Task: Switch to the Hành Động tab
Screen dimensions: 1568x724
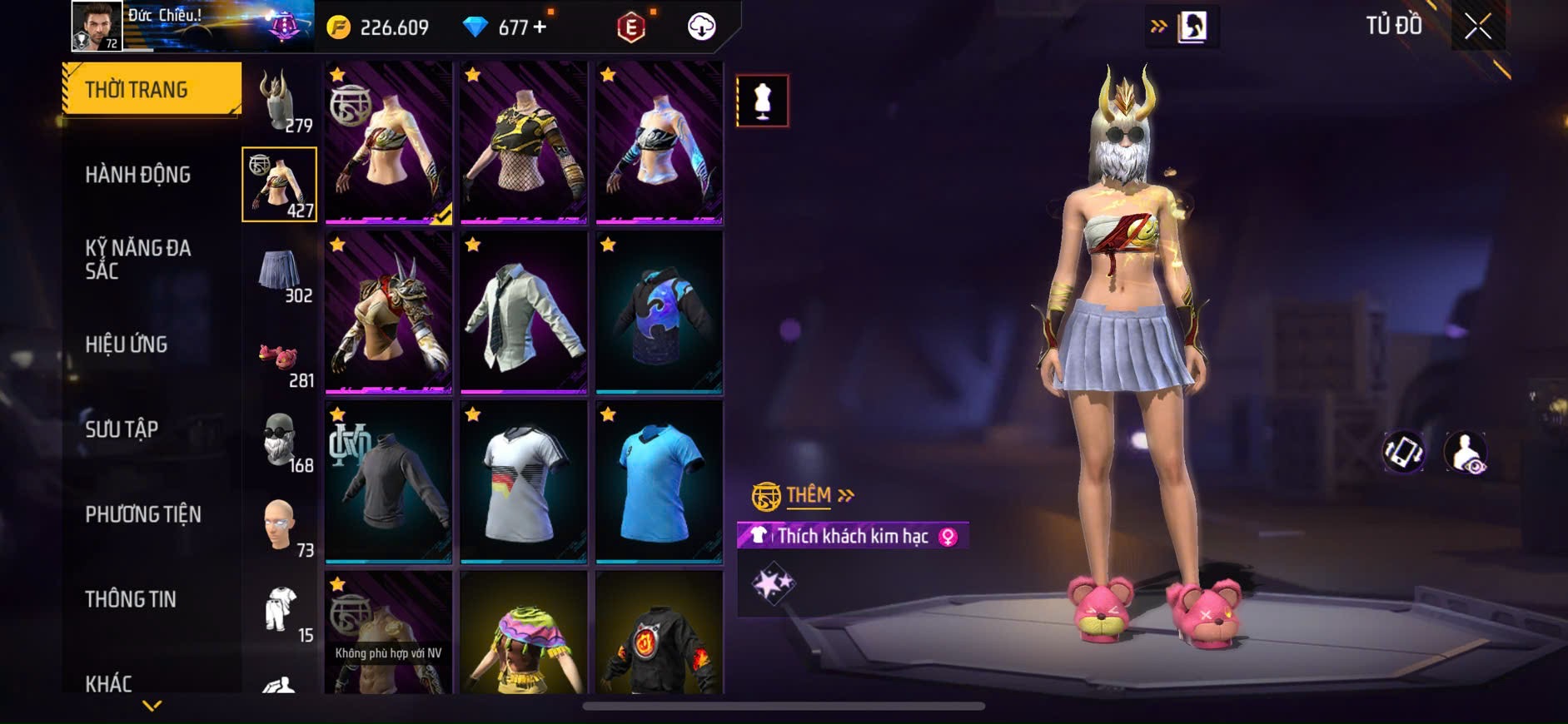Action: tap(138, 175)
